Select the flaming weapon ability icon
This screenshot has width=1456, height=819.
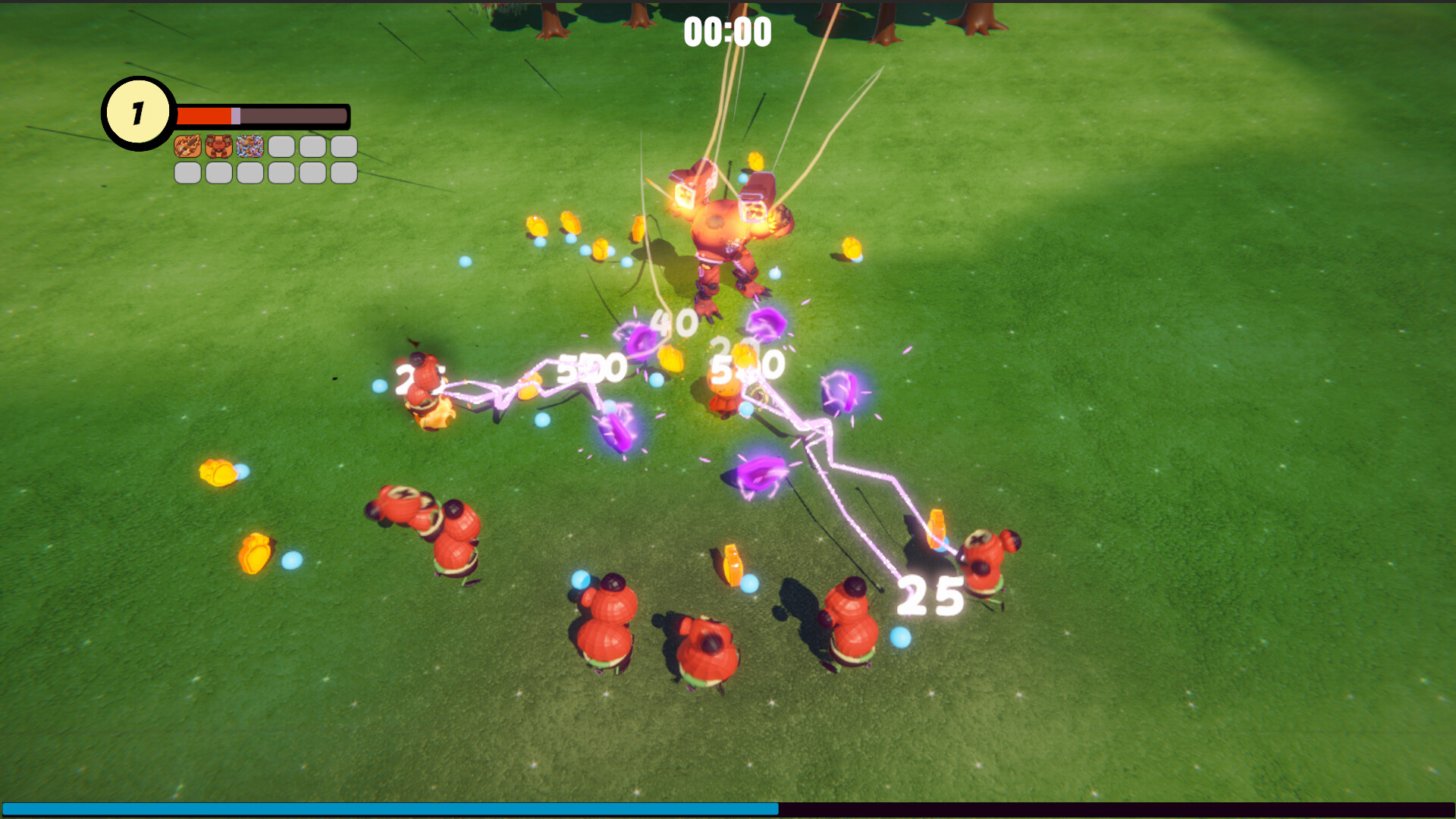pos(187,146)
